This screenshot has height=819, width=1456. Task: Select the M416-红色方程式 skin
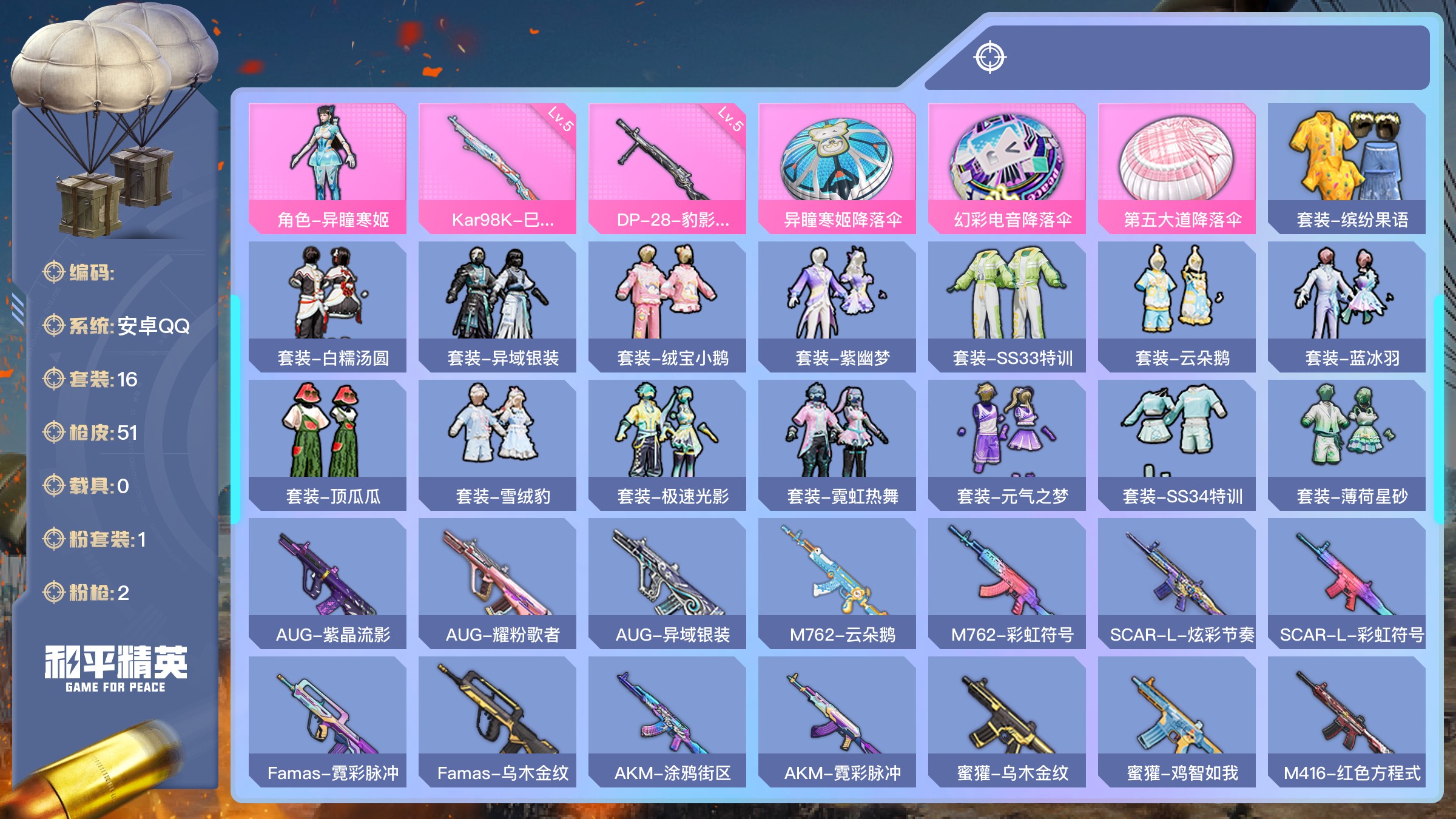pyautogui.click(x=1346, y=721)
